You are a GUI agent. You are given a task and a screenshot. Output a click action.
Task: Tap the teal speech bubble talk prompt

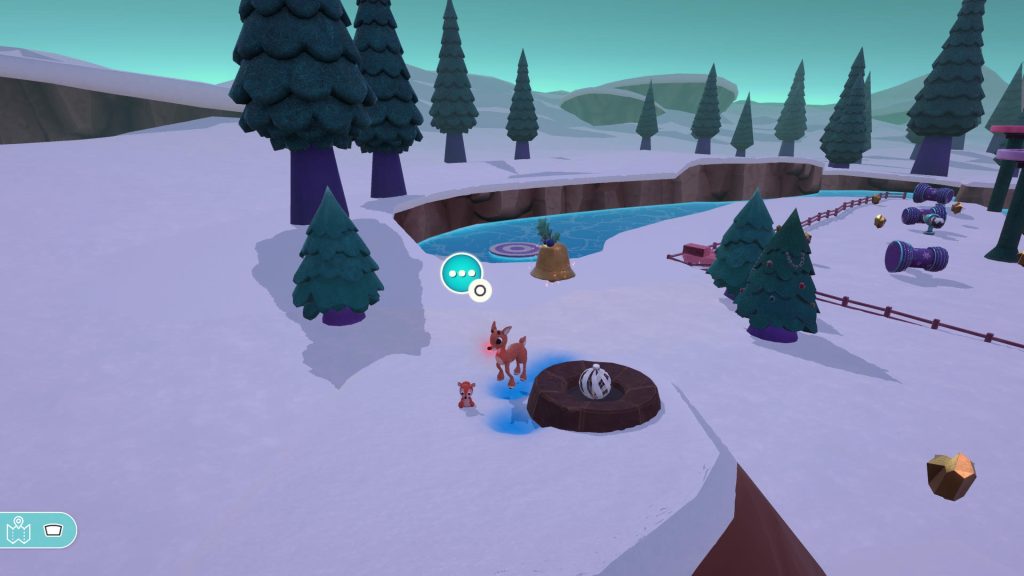(461, 272)
